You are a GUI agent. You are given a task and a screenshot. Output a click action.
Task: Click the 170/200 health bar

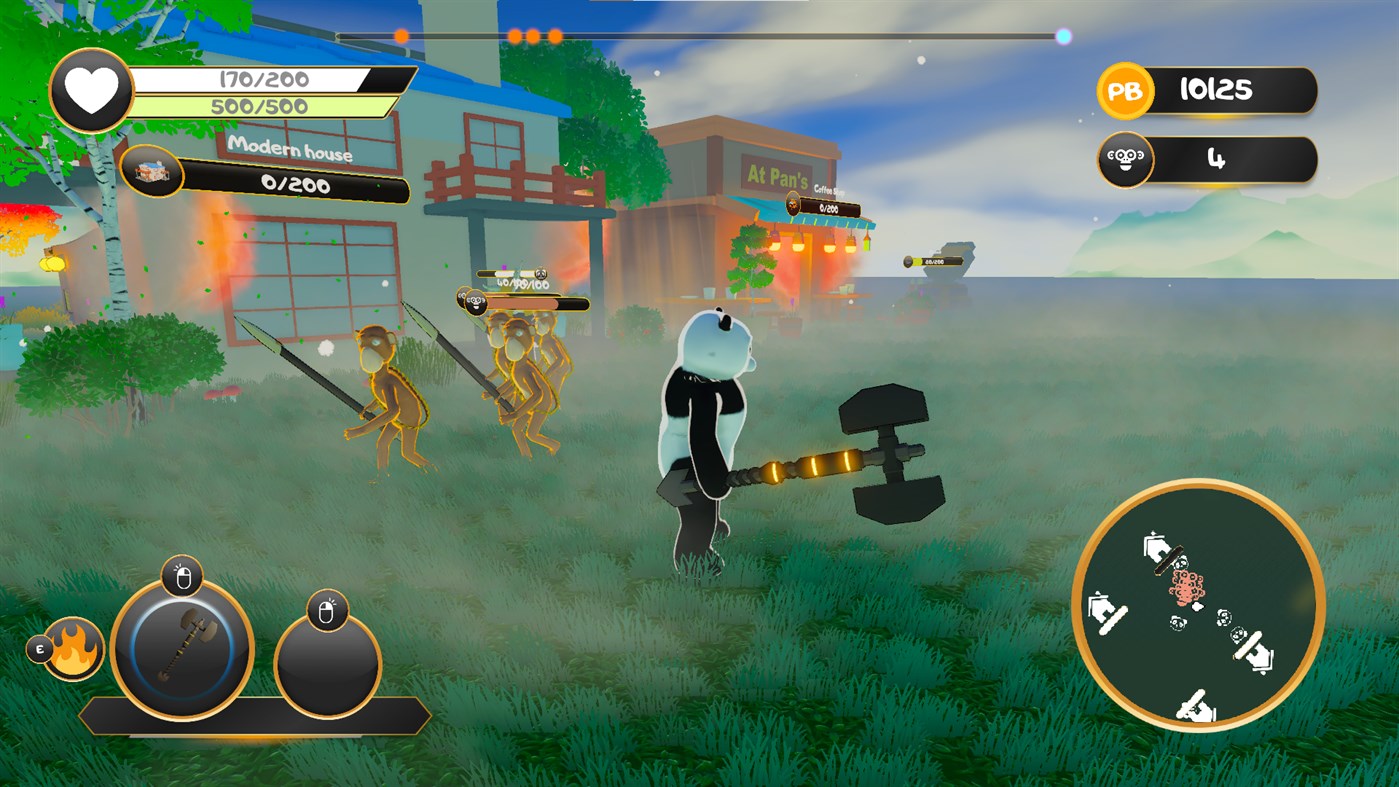[x=257, y=78]
